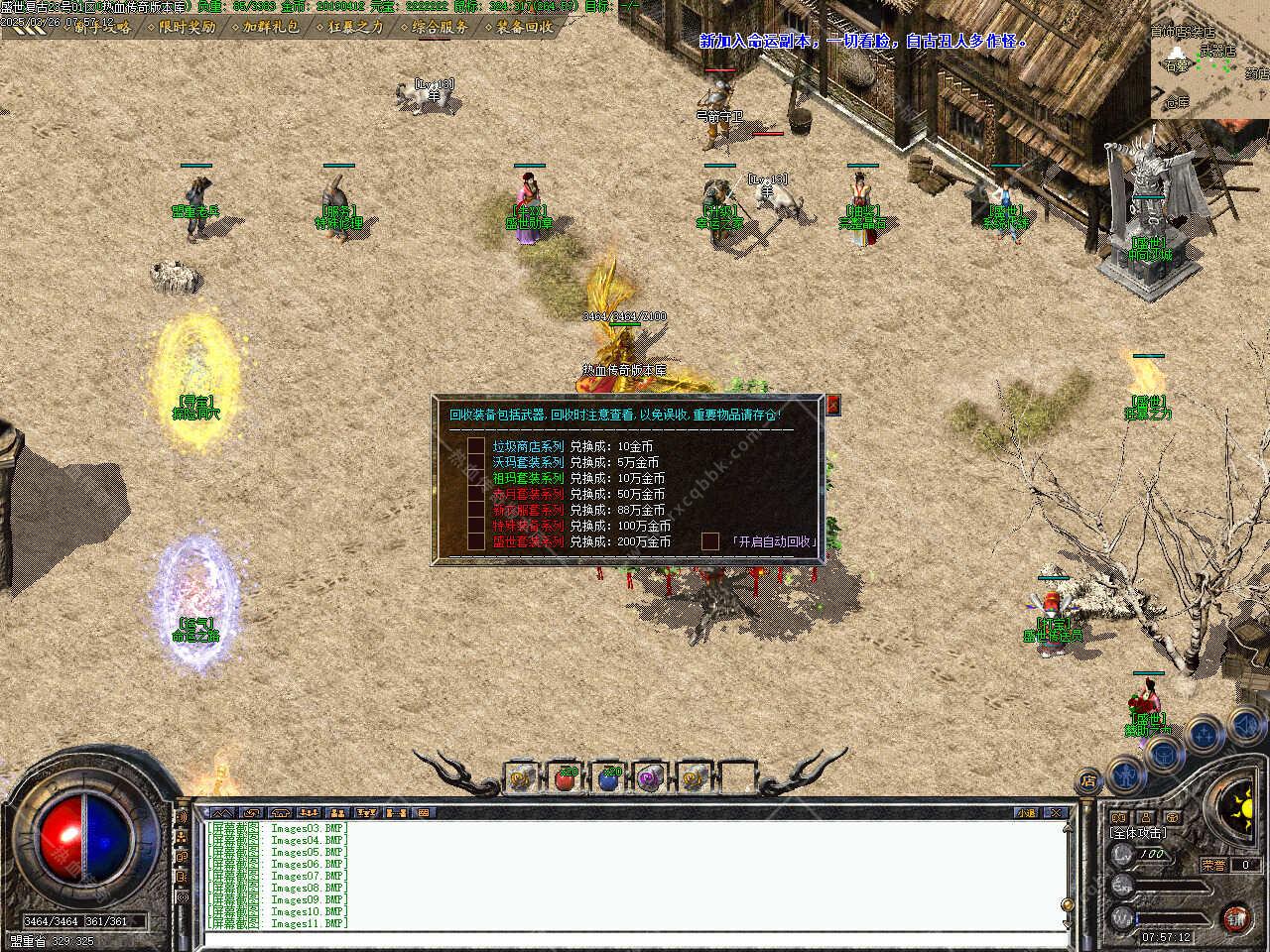Tick the 祖玛套装系列 recycle checkbox
This screenshot has height=952, width=1270.
476,479
